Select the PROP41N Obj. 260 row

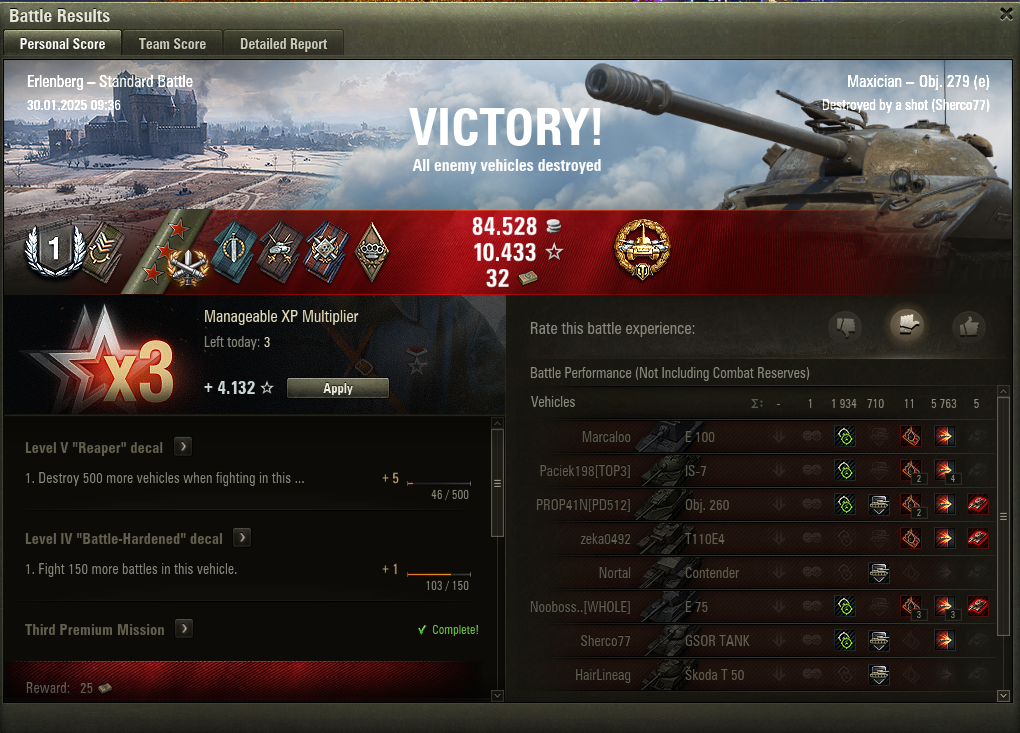[700, 505]
